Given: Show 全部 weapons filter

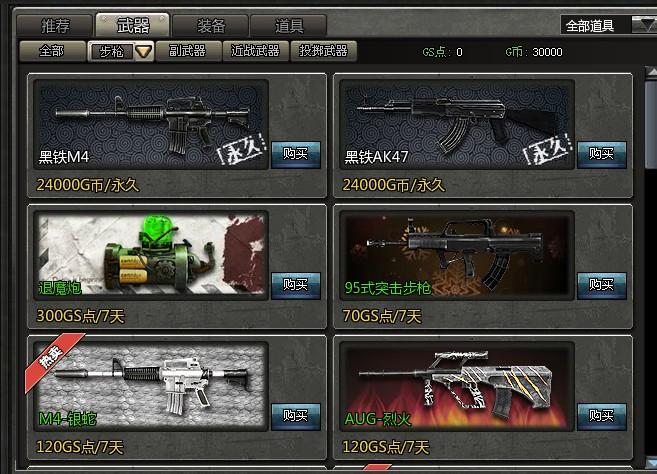Looking at the screenshot, I should 50,51.
